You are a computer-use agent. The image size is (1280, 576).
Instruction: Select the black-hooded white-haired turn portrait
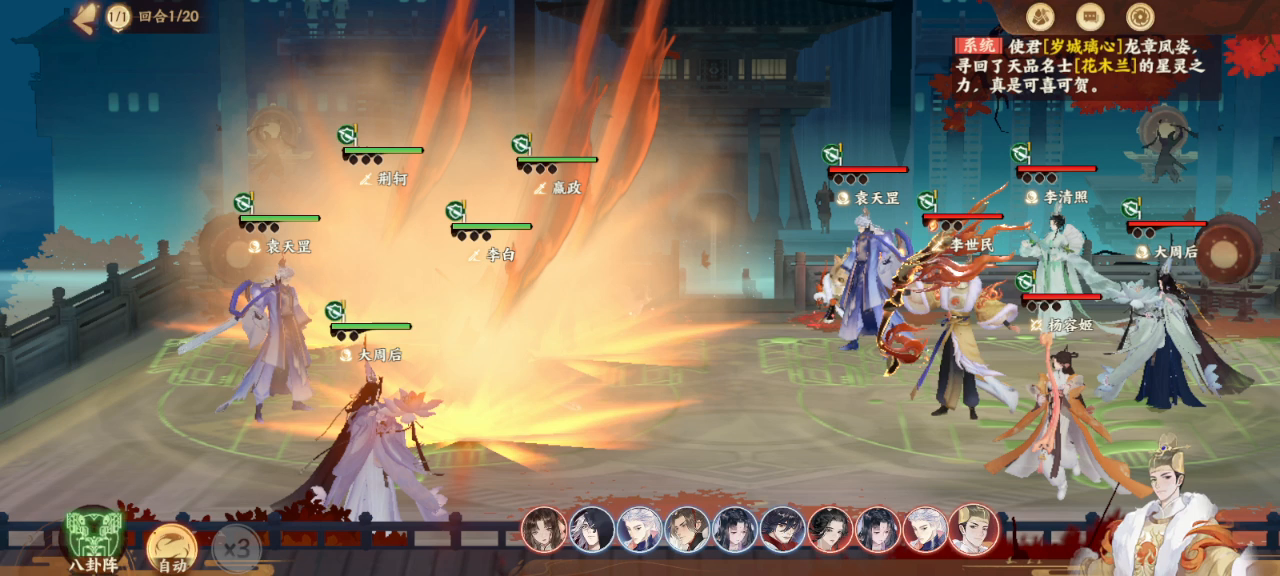click(592, 530)
